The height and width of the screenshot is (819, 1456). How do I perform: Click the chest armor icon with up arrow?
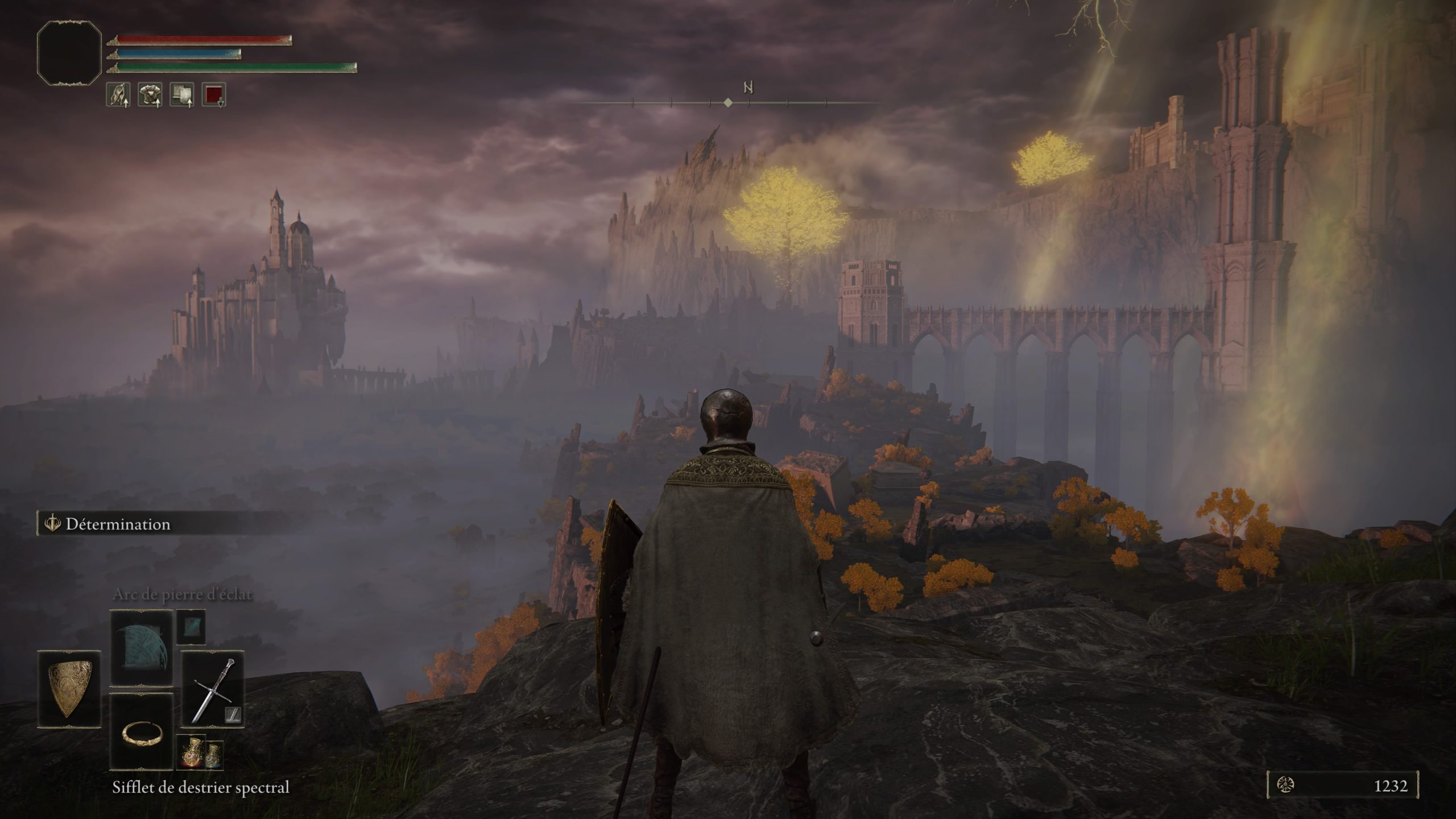click(x=149, y=95)
